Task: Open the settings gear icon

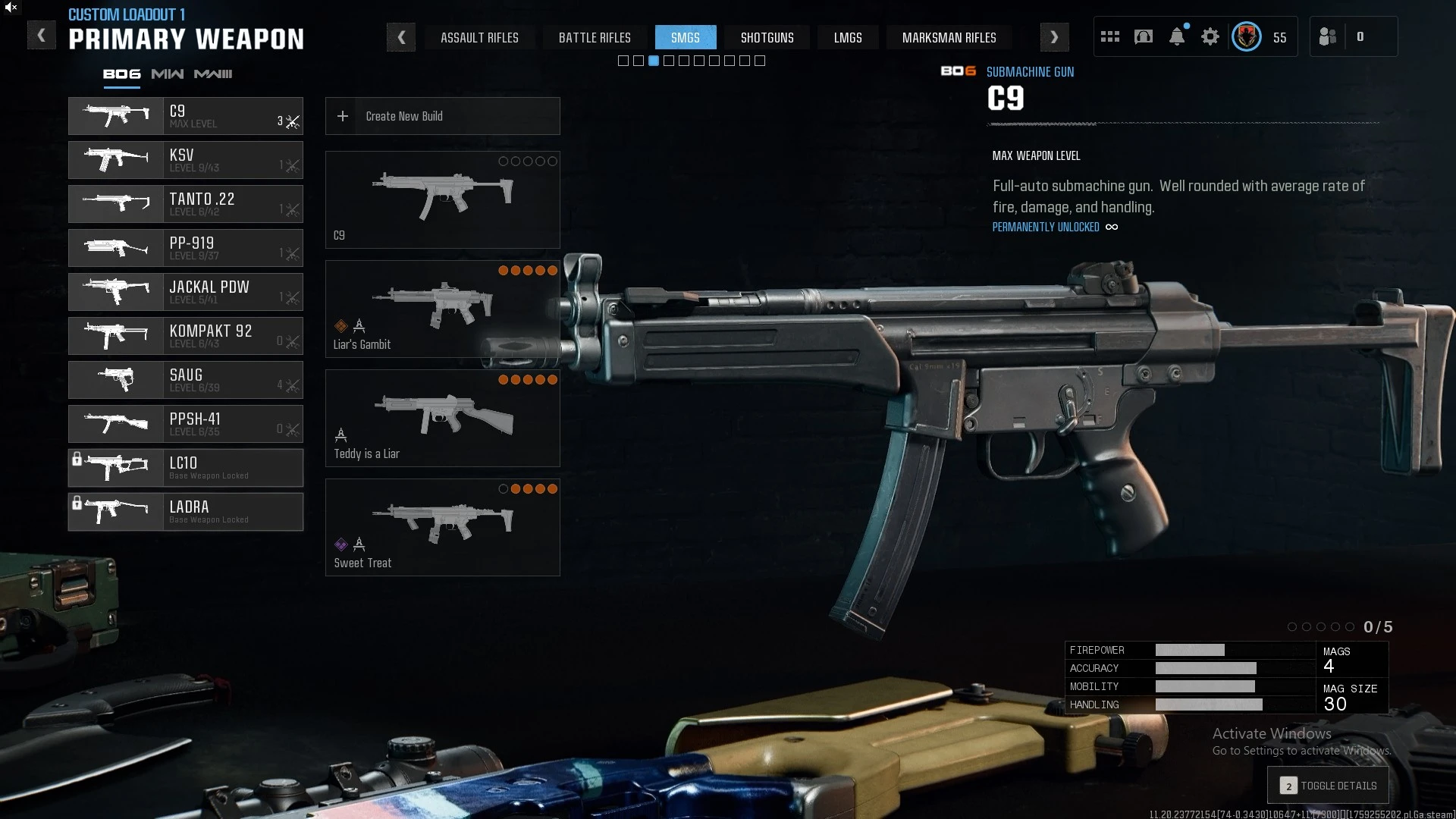Action: (1210, 37)
